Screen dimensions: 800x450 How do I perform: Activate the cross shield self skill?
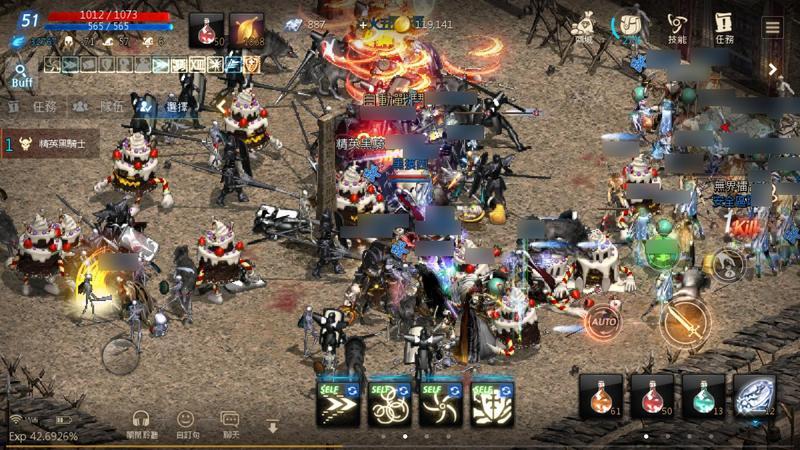point(493,400)
